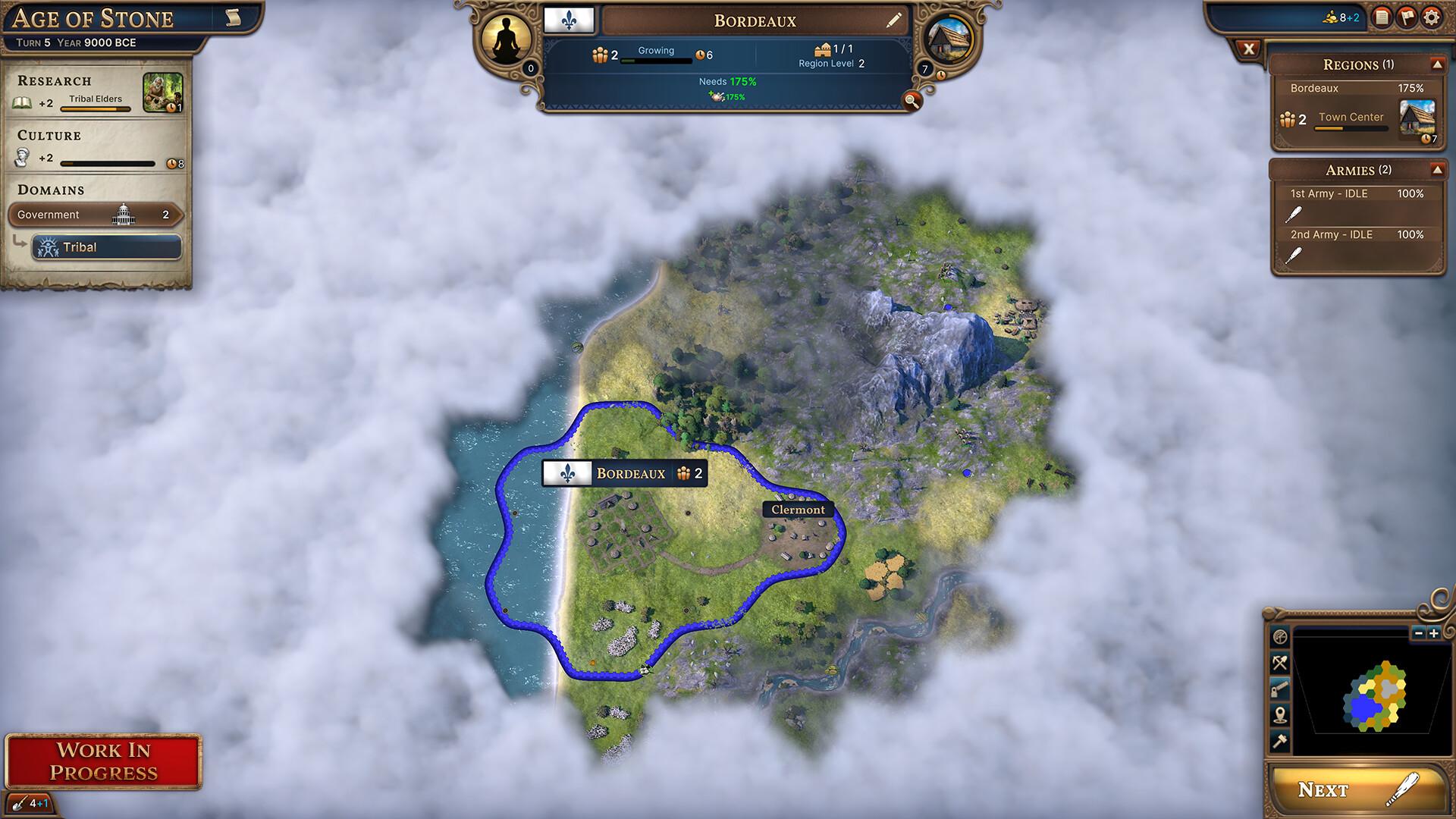The width and height of the screenshot is (1456, 819).
Task: Open the document log icon
Action: coord(1382,17)
